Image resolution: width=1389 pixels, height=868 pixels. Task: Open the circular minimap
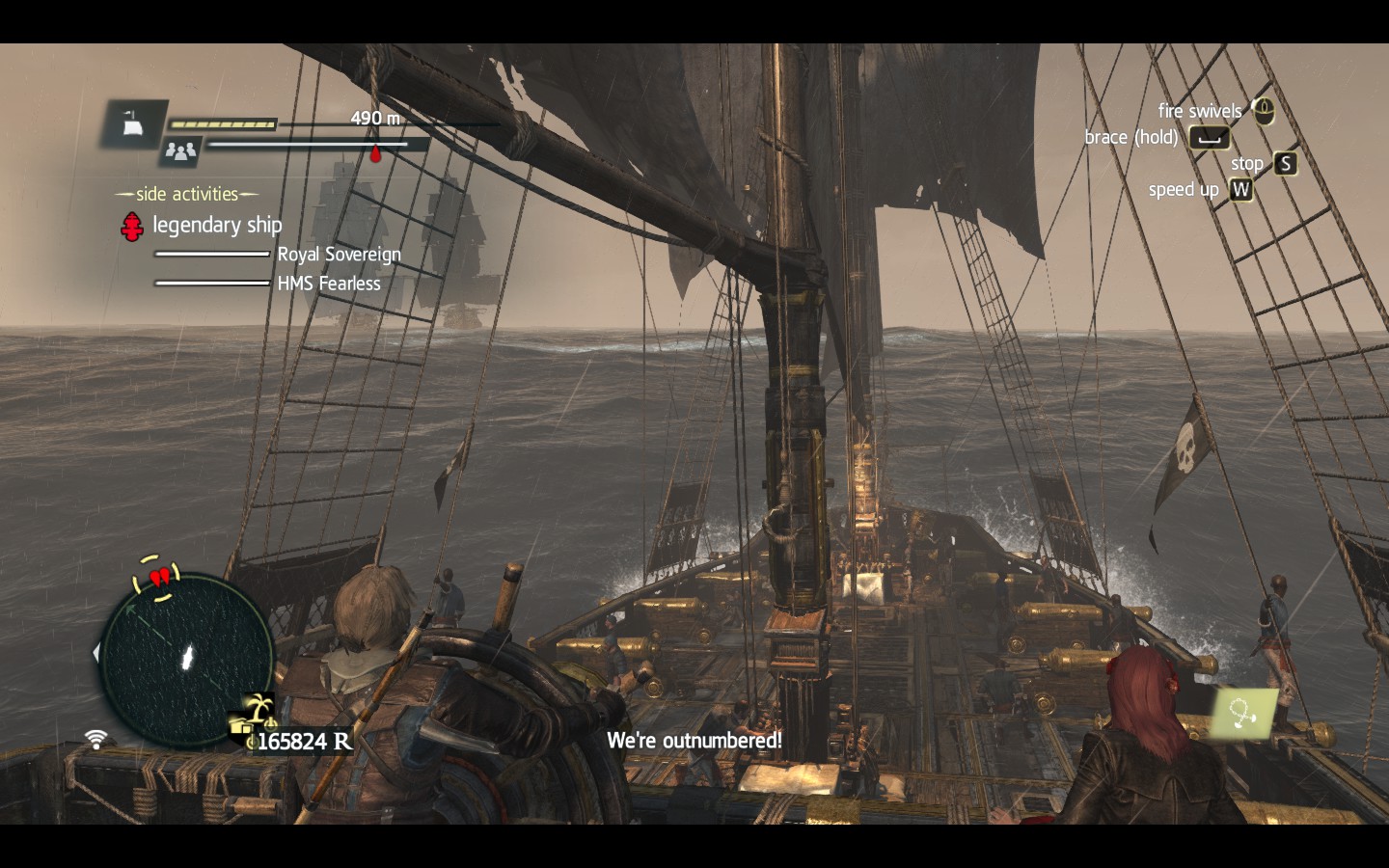[x=186, y=660]
